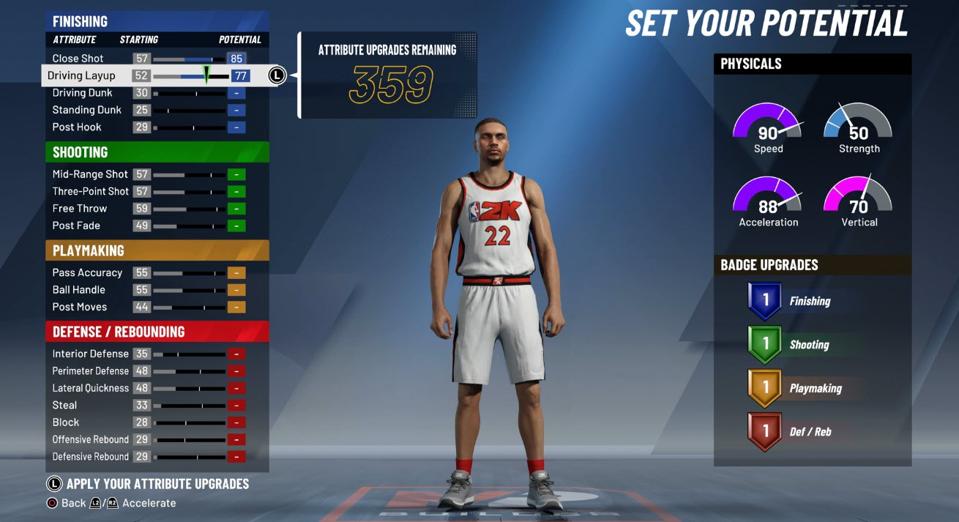Choose the Driving Layup attribute row
The image size is (959, 522).
coord(84,76)
